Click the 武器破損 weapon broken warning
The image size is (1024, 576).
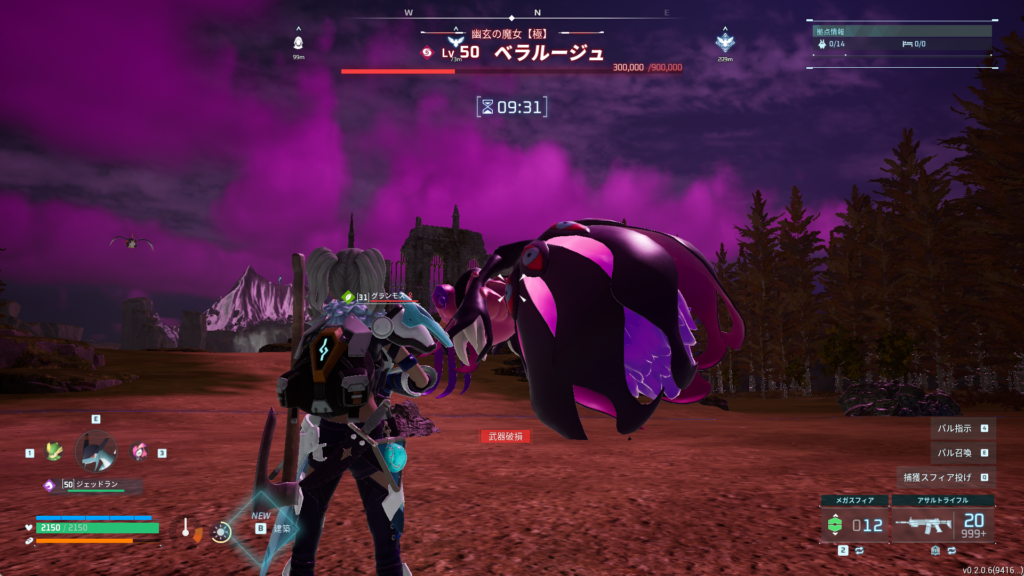(x=505, y=436)
